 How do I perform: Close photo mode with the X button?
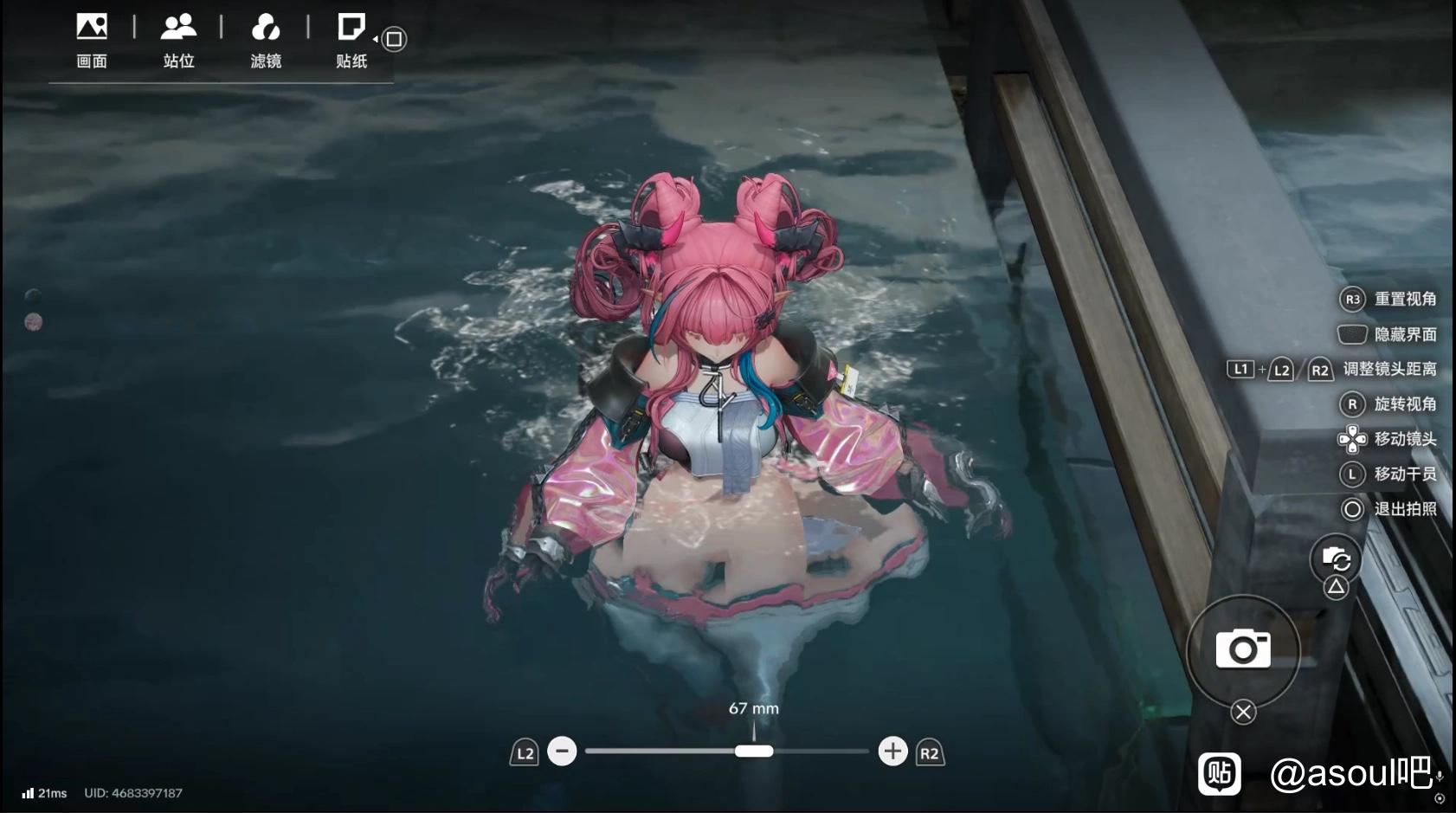point(1243,712)
